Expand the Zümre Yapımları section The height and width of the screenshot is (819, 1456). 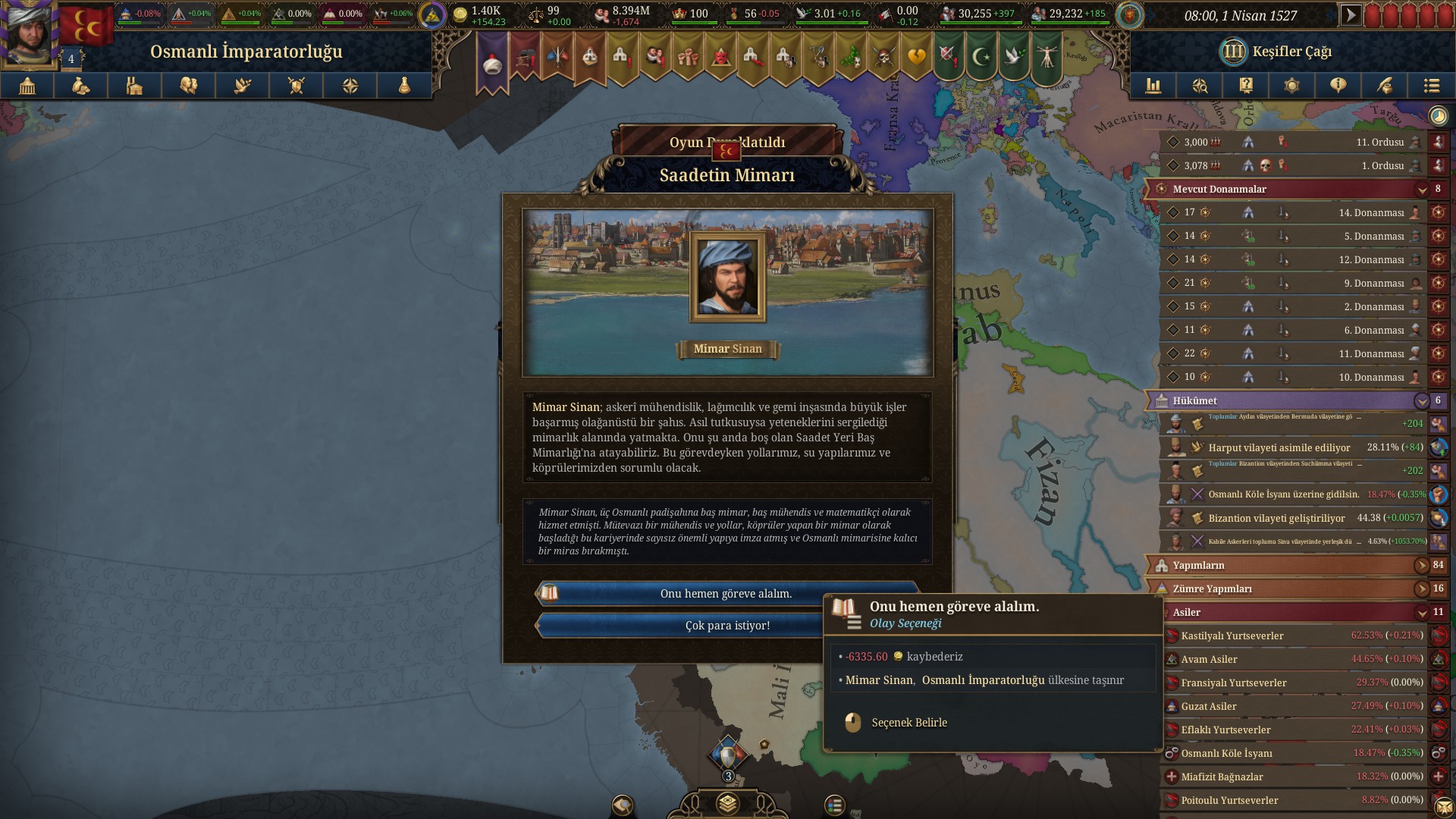point(1421,588)
